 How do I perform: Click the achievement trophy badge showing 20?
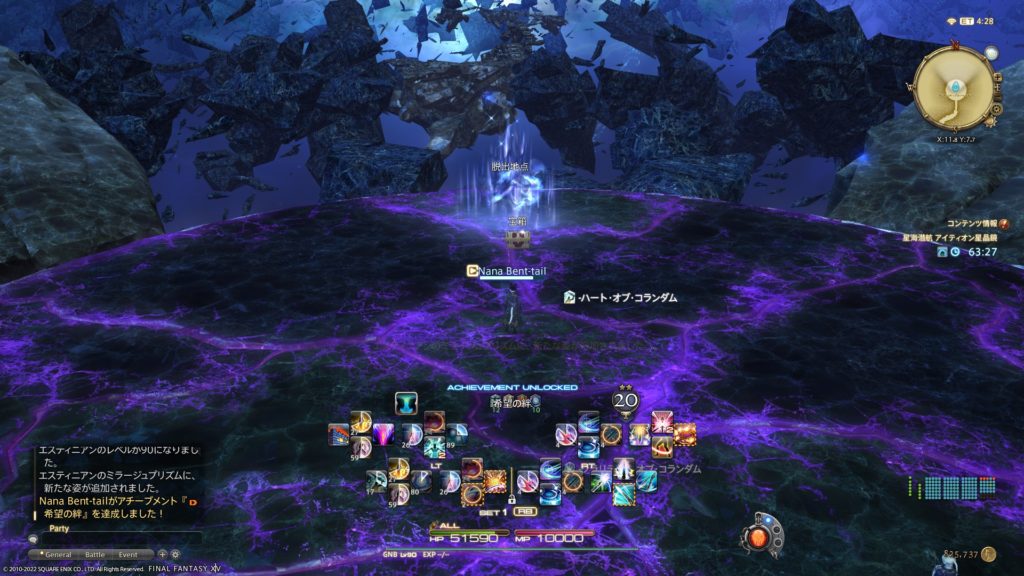[625, 401]
